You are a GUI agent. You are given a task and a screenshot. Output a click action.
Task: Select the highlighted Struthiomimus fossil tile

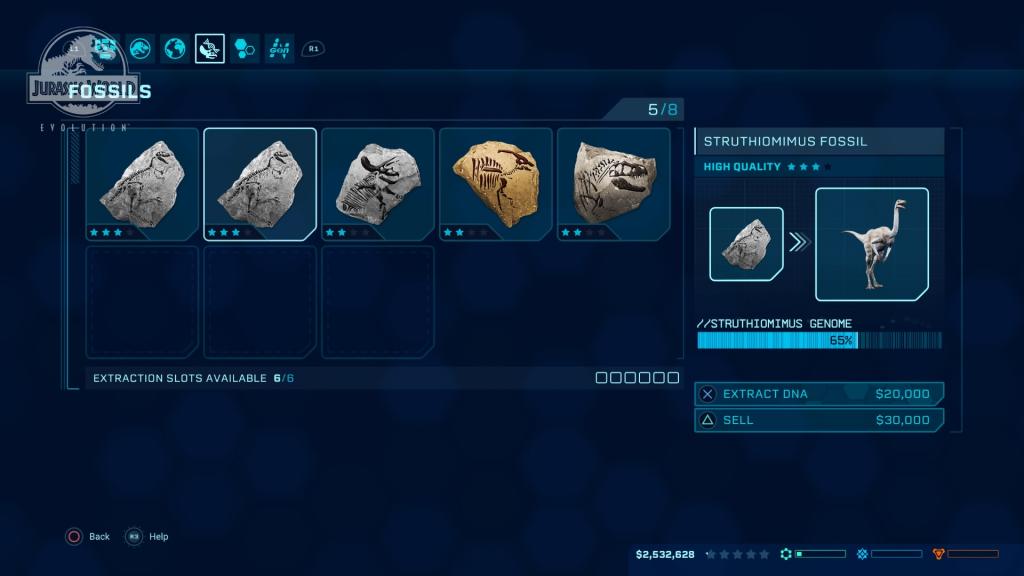pyautogui.click(x=260, y=184)
